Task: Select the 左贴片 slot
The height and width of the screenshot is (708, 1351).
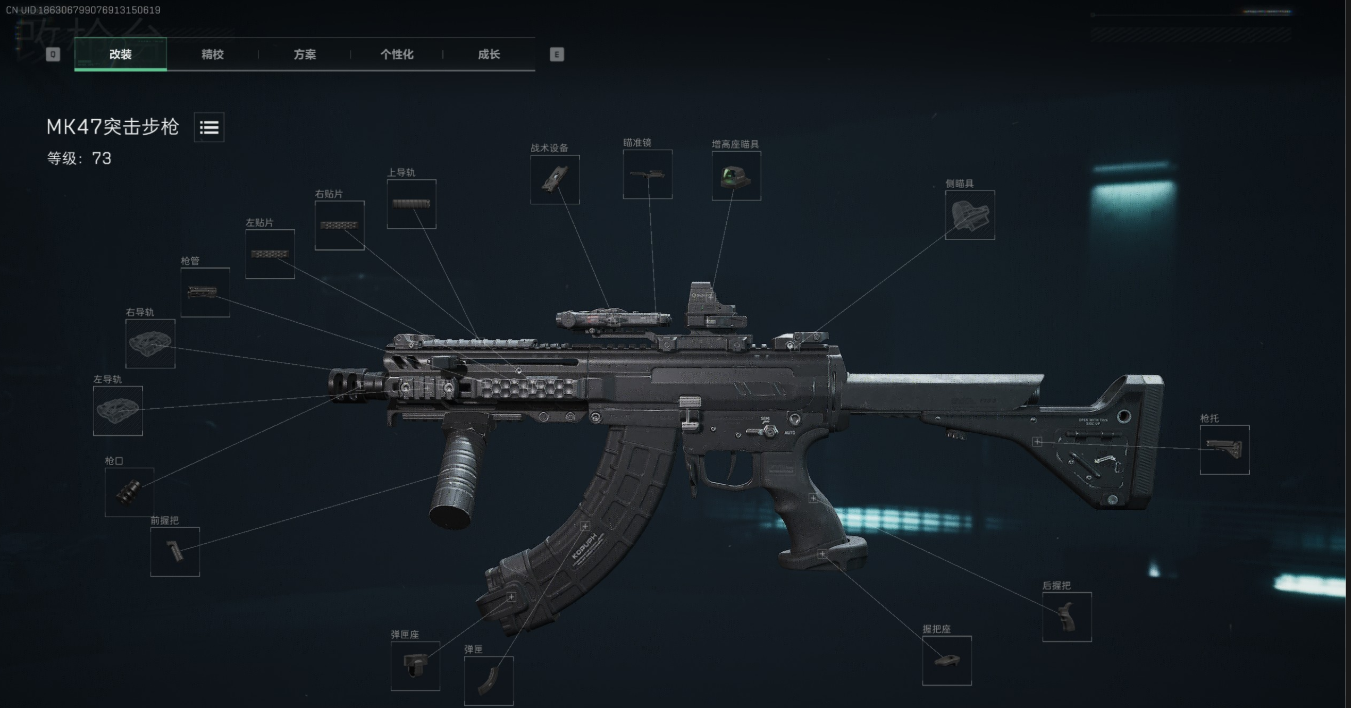Action: point(270,254)
